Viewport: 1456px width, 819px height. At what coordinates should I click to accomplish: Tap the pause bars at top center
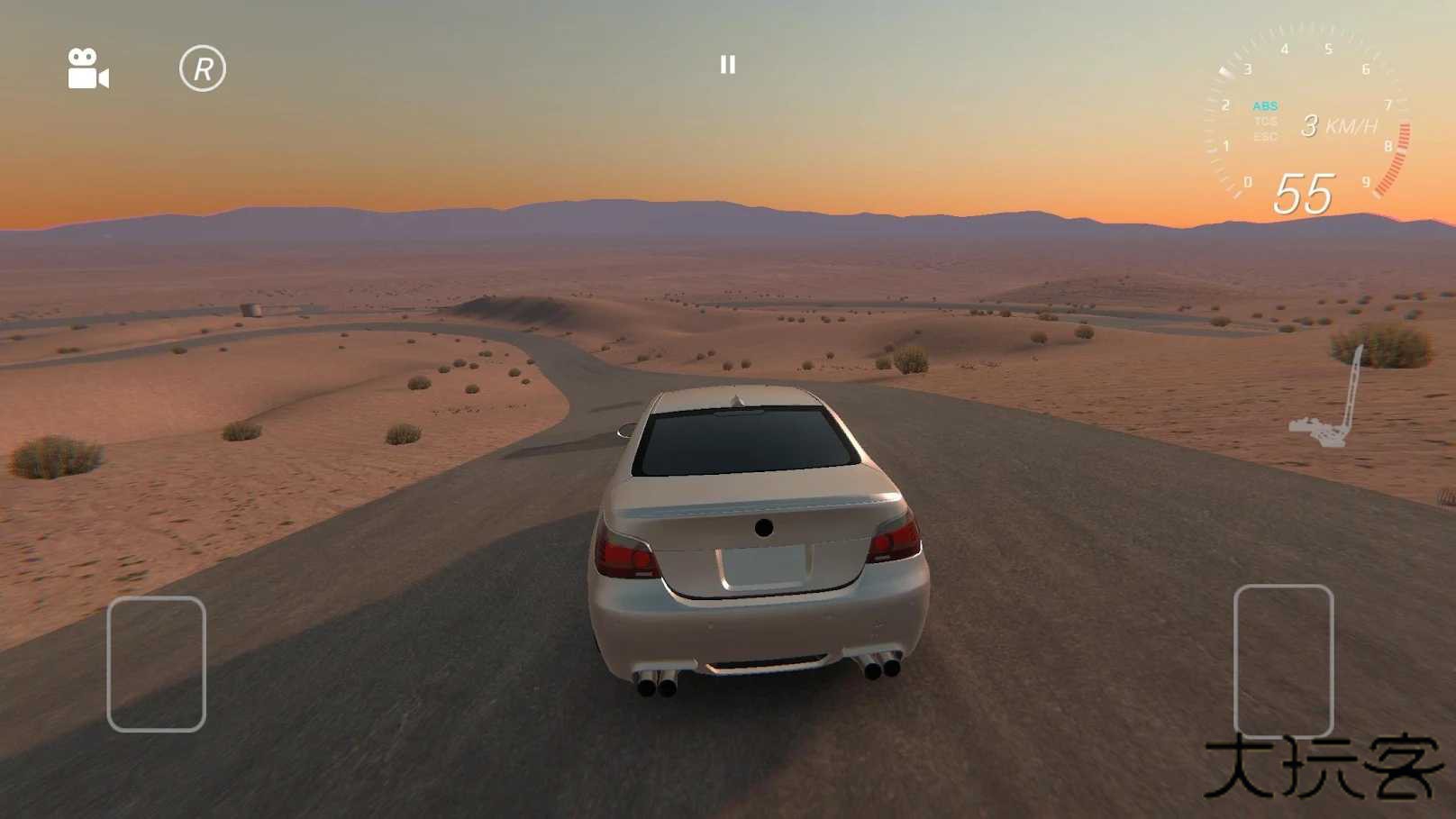728,64
